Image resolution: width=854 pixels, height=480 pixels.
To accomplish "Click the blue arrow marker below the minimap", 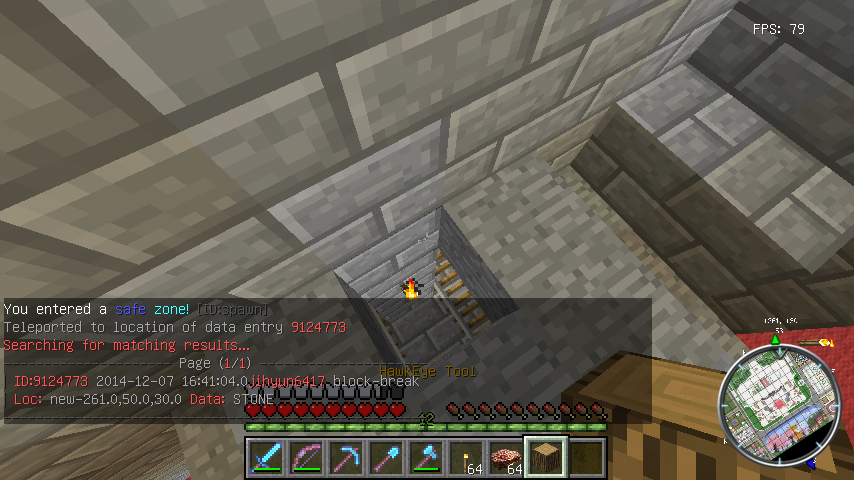I will pos(812,464).
